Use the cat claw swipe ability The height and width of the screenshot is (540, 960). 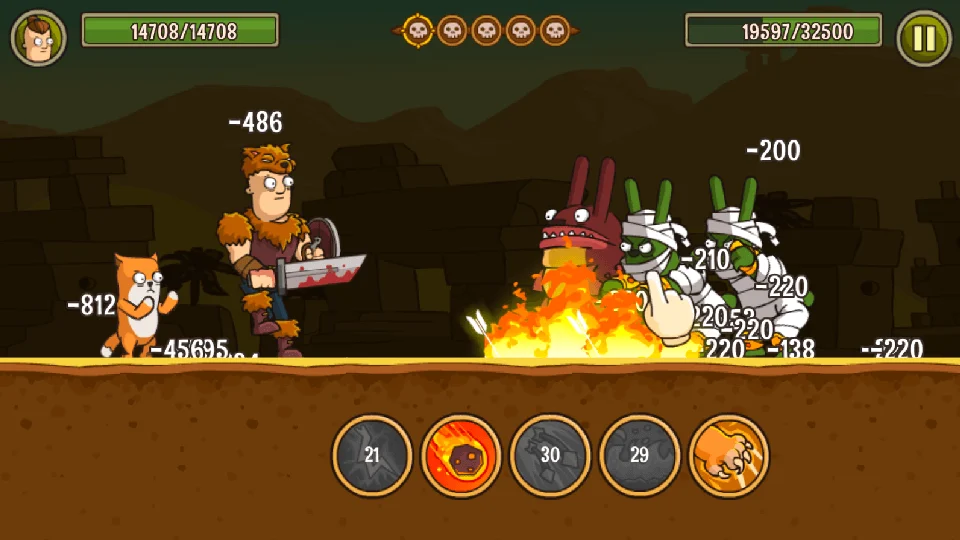[x=729, y=455]
